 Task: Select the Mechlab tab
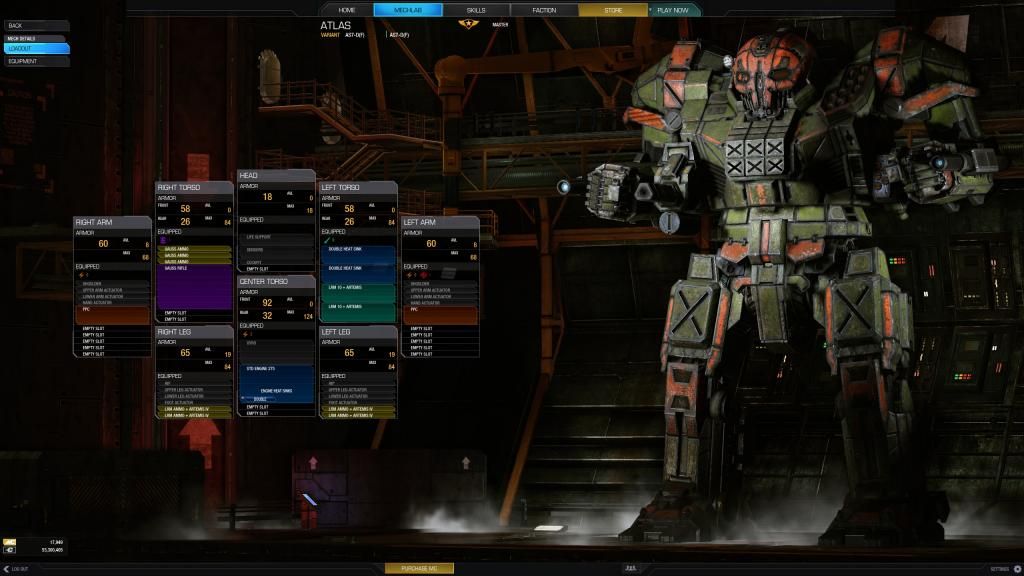[x=408, y=10]
